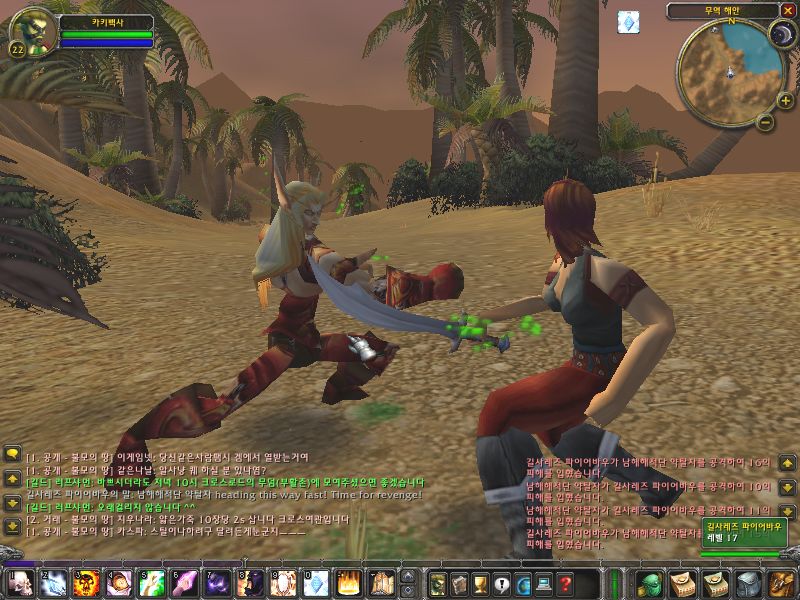Zoom in on the minimap

[786, 102]
